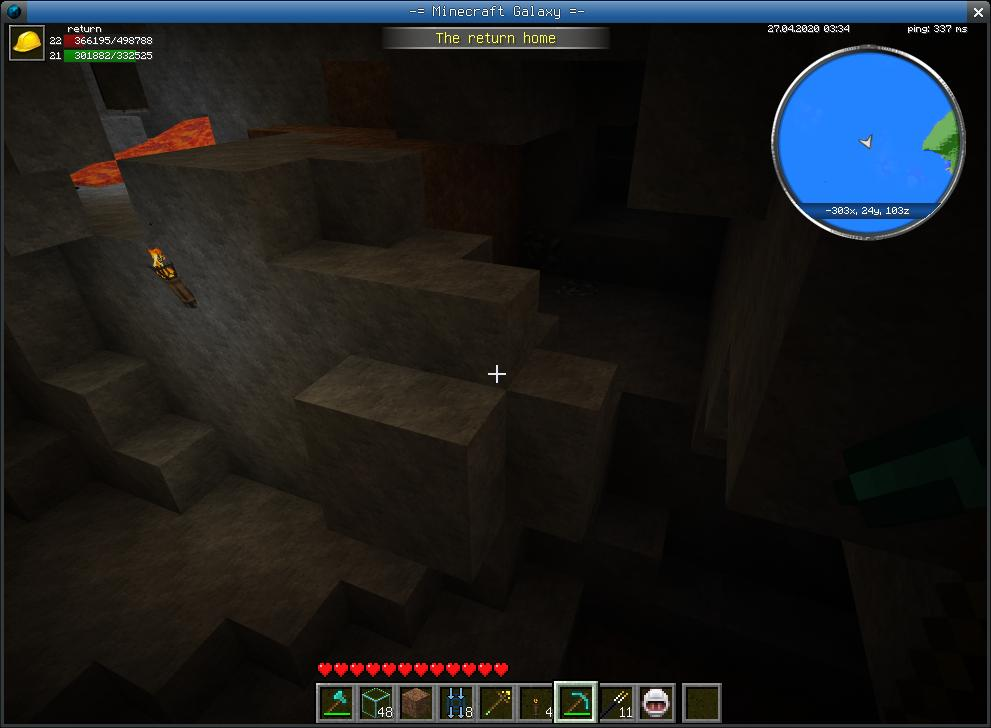Image resolution: width=991 pixels, height=728 pixels.
Task: Click "The return home" quest banner
Action: coord(496,38)
